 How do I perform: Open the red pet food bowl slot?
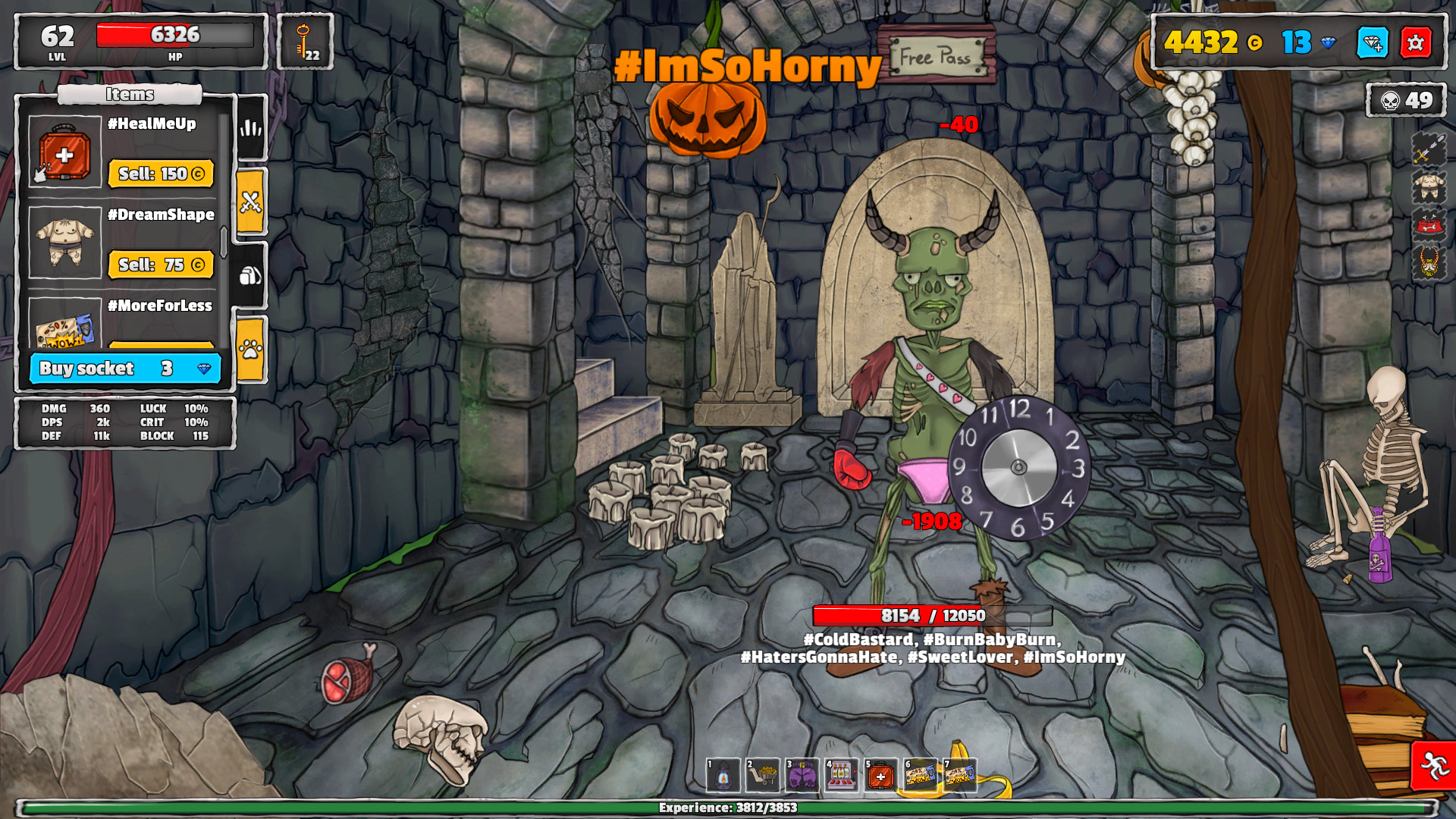1429,224
